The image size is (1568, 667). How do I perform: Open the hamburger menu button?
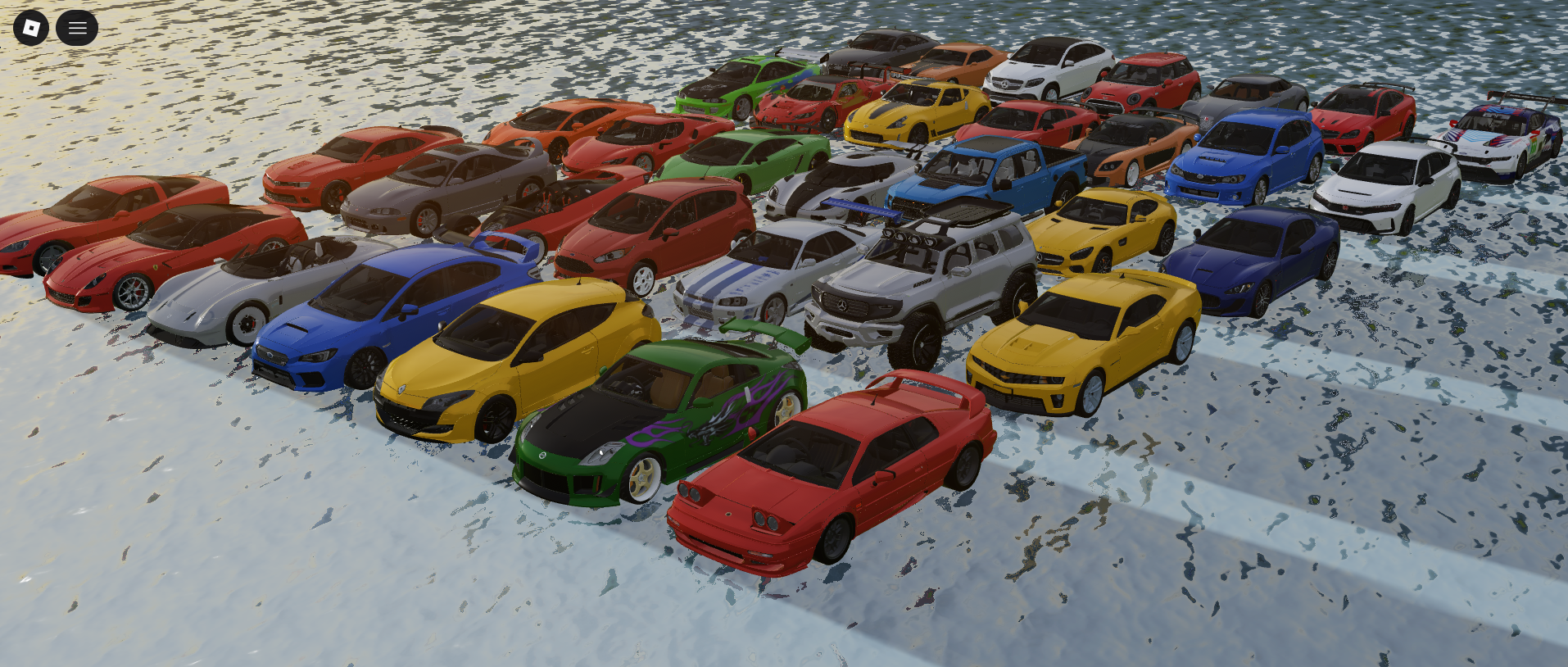(x=77, y=28)
